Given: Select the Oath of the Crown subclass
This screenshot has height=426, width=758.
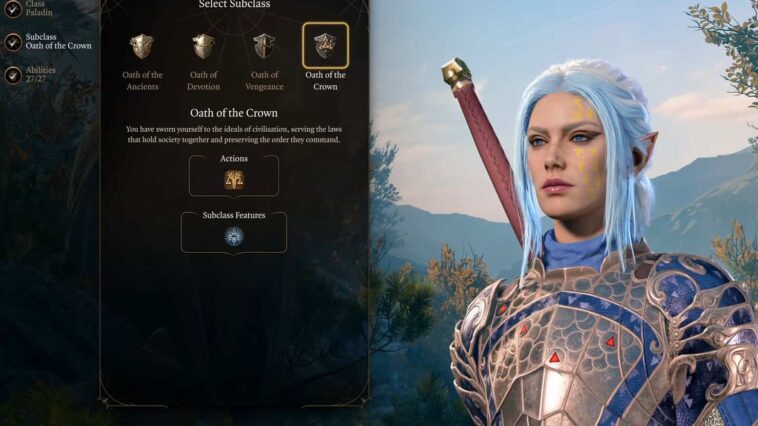Looking at the screenshot, I should tap(325, 46).
